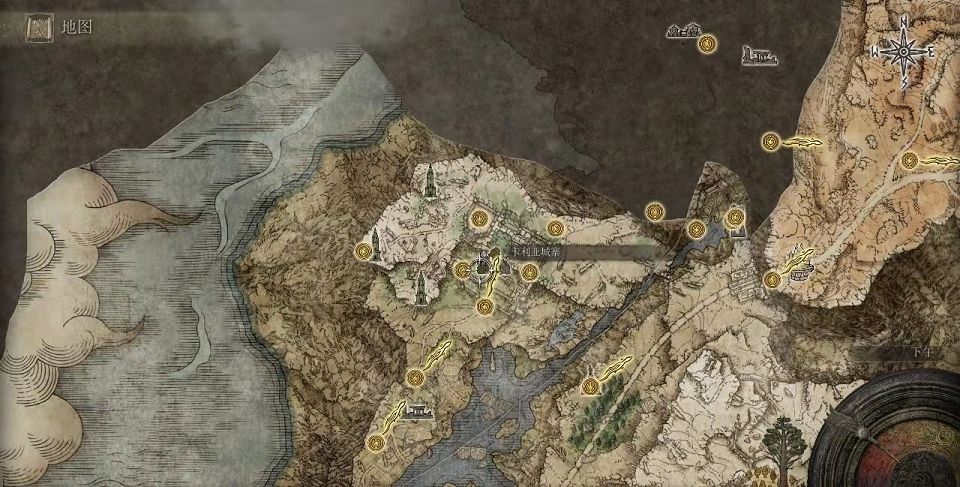Choose the tallest tower icon above Caria Manor
Viewport: 960px width, 487px height.
(x=430, y=181)
